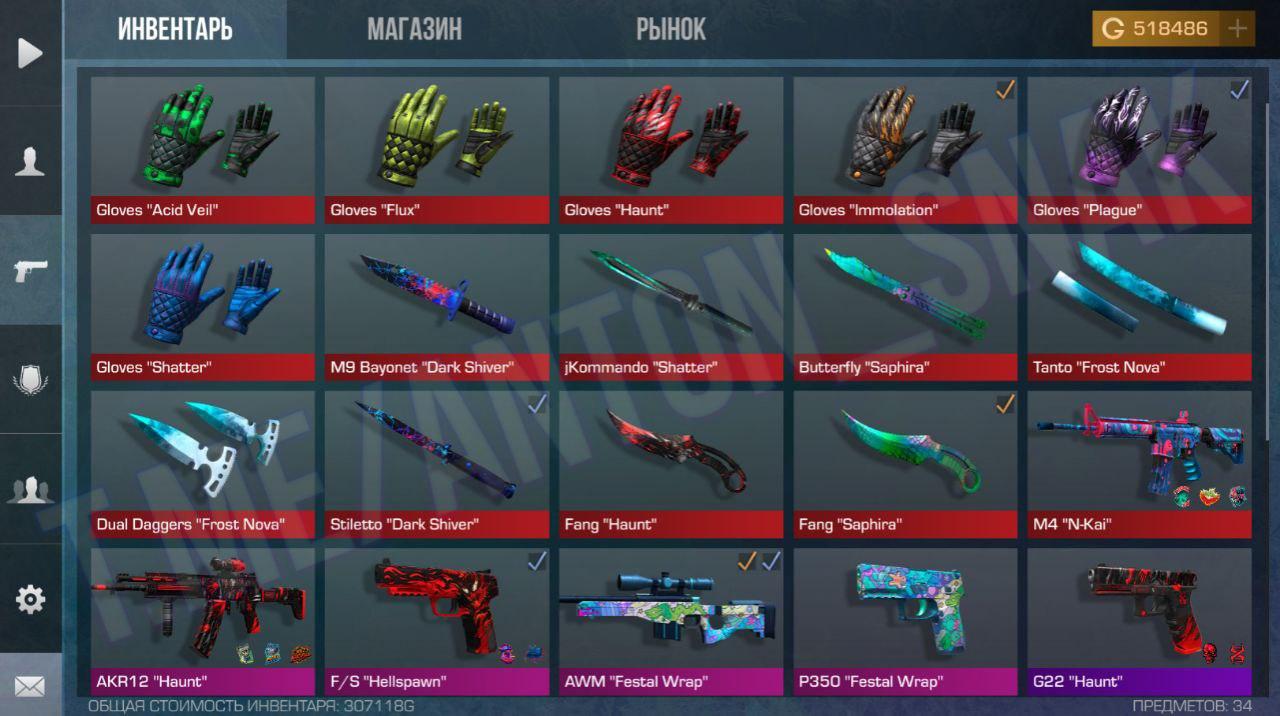Add gold with the plus button

1237,29
